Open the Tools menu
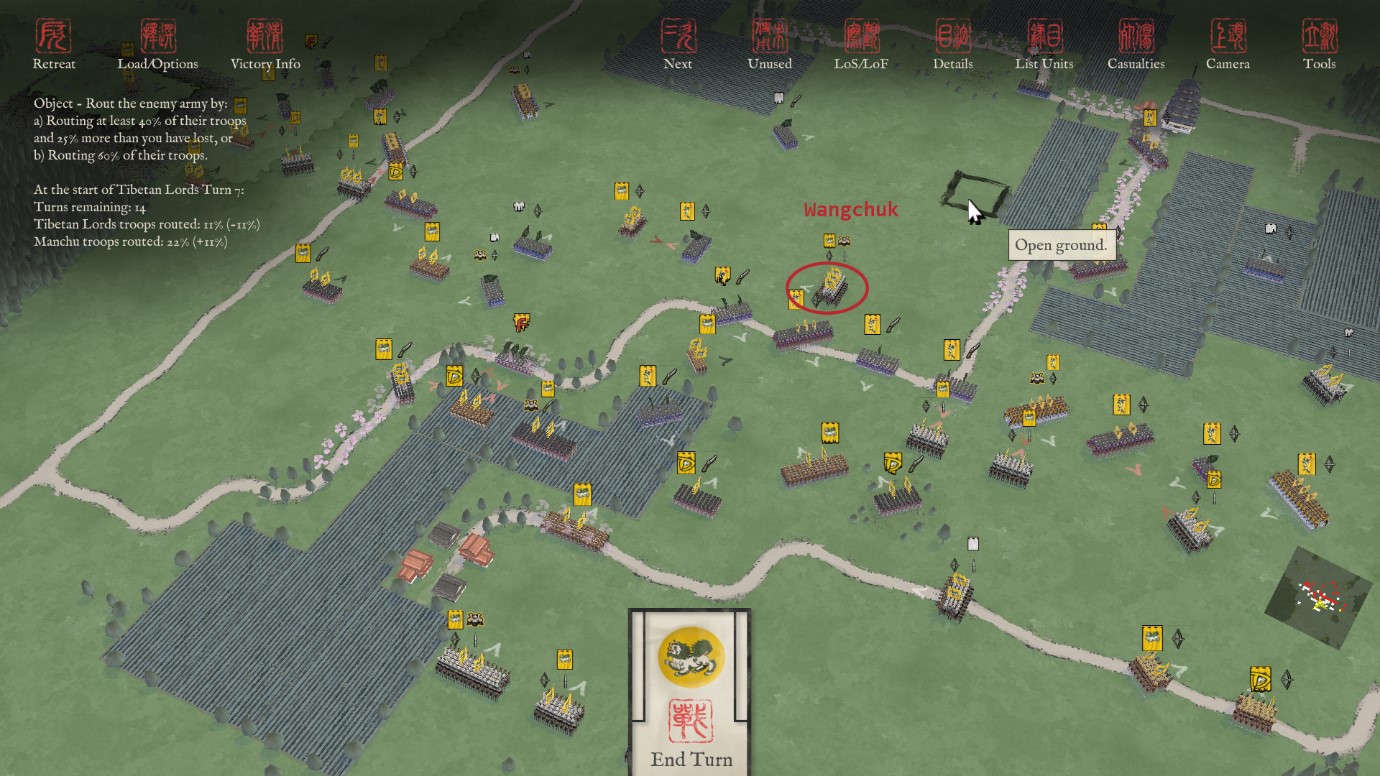 click(1319, 45)
